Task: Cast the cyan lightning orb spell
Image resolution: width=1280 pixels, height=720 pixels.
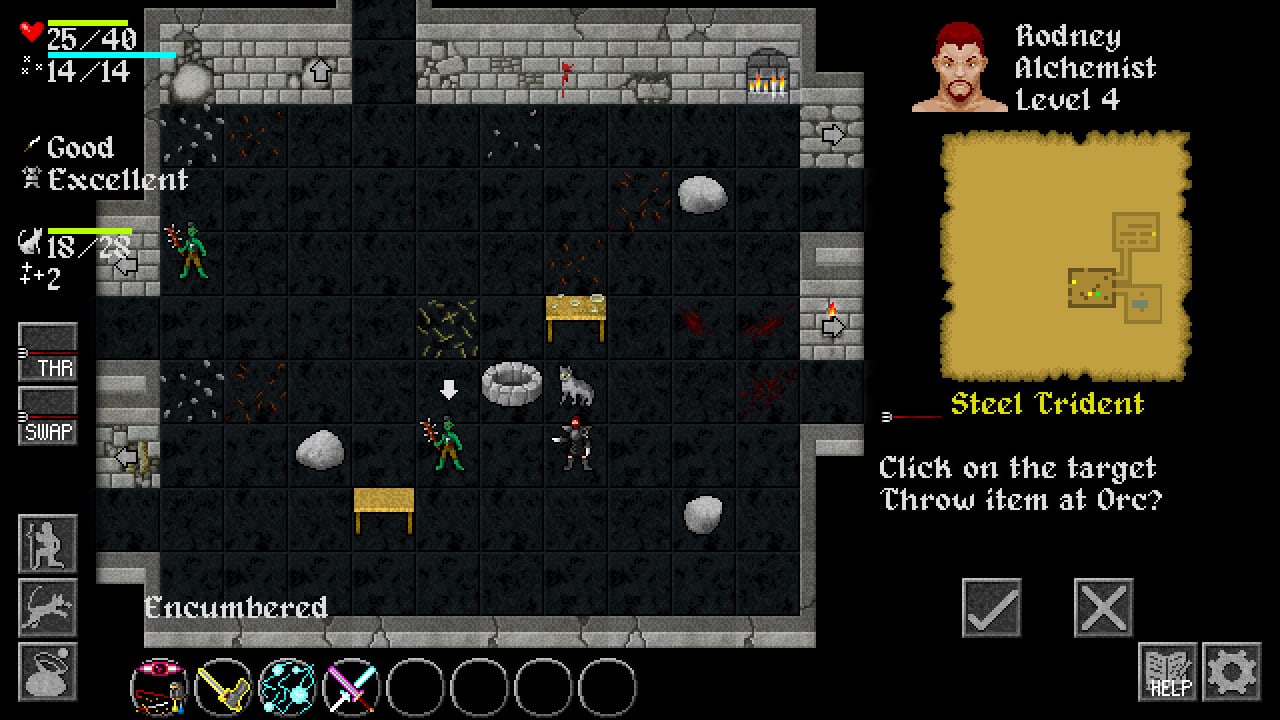Action: (x=288, y=687)
